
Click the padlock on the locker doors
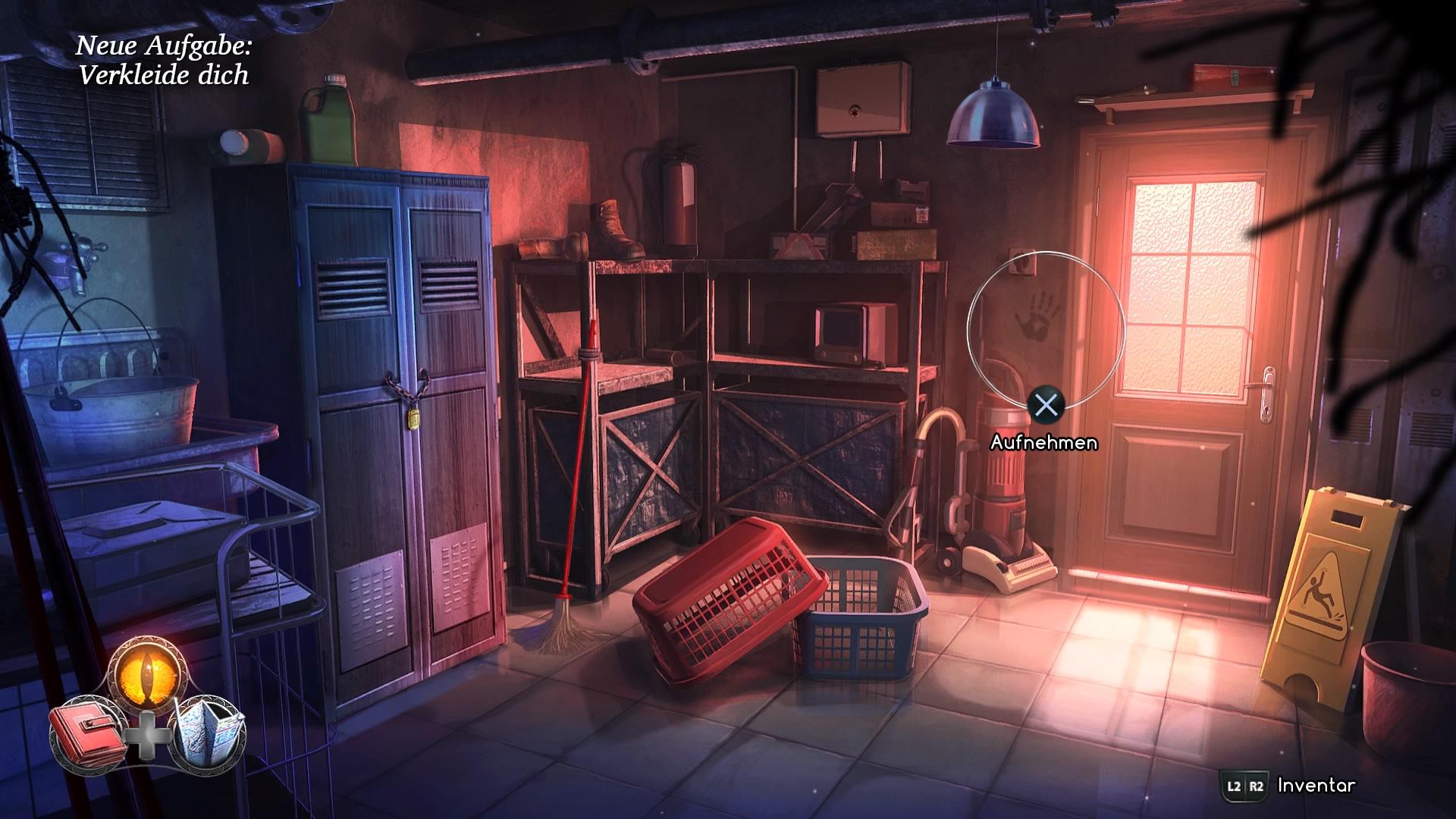point(413,419)
